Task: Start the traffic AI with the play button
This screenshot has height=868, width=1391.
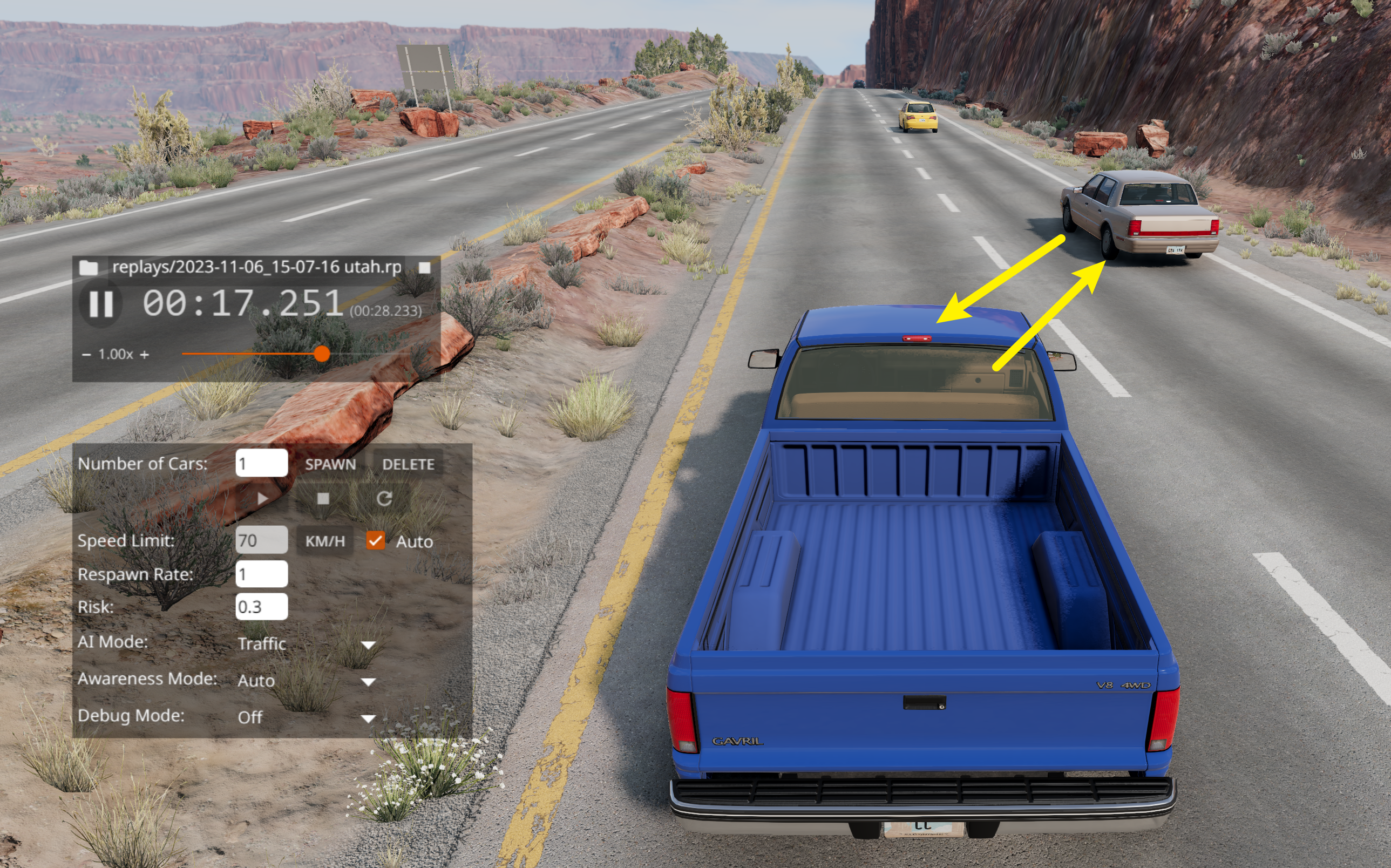Action: [262, 498]
